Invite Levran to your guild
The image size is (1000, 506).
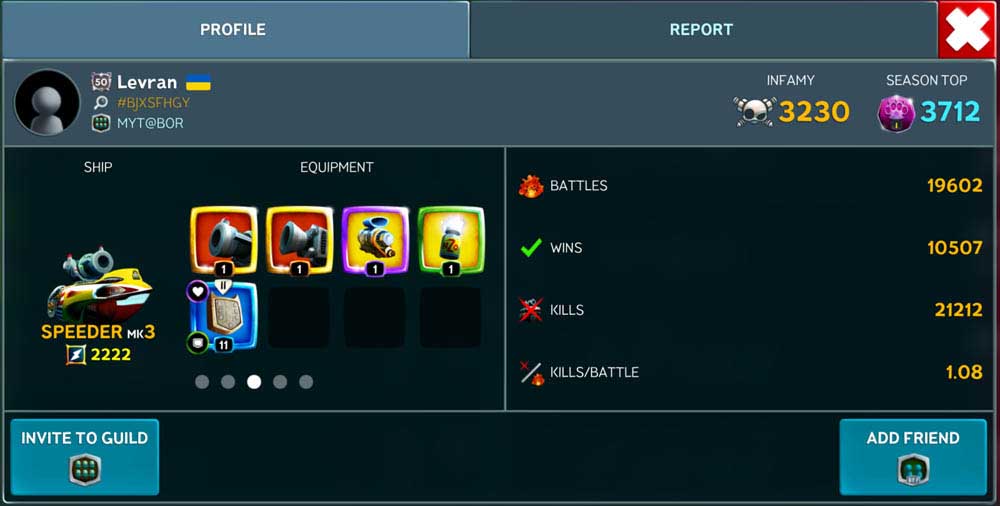click(85, 456)
